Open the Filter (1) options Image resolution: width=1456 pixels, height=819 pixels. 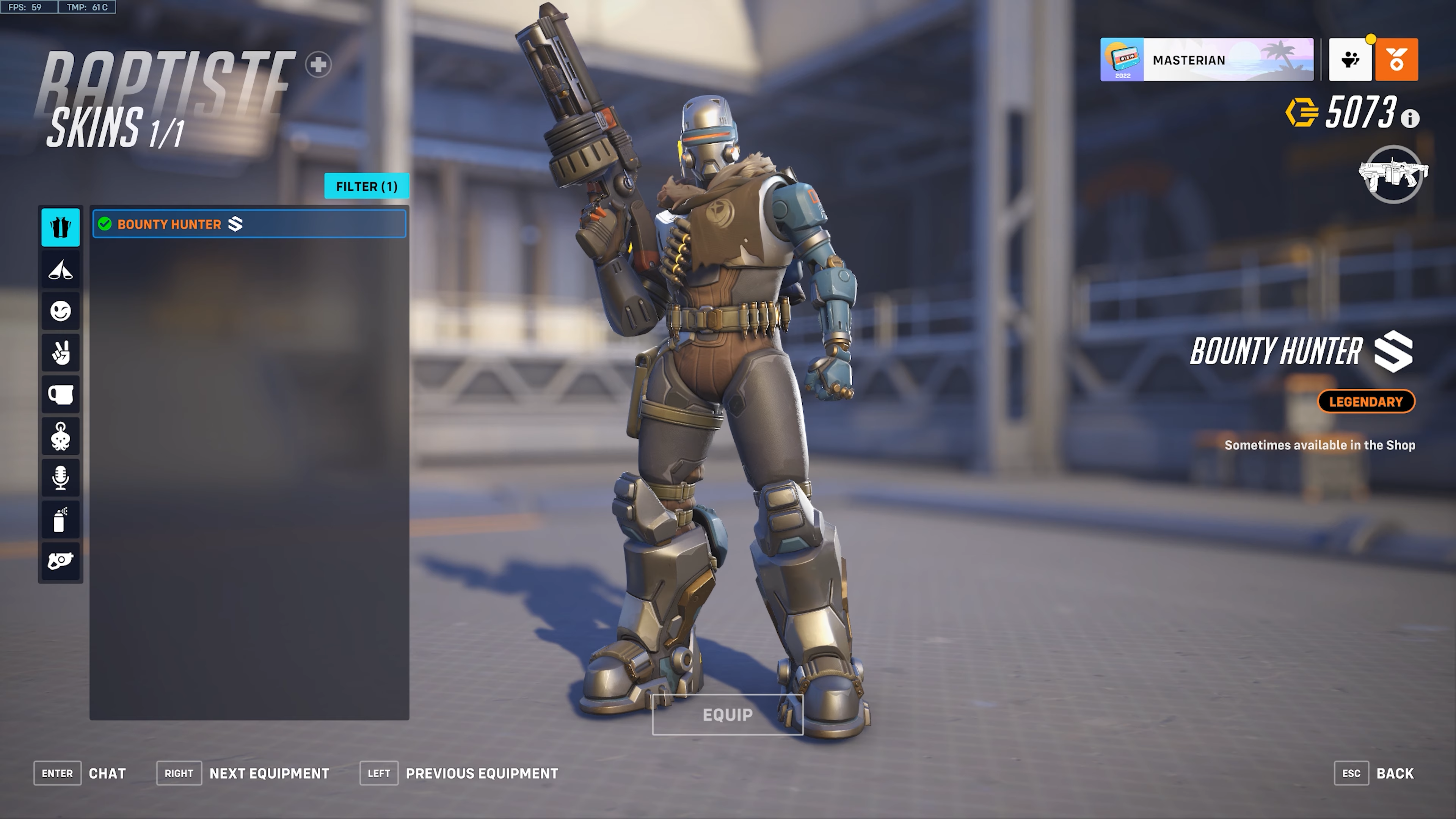(x=366, y=187)
